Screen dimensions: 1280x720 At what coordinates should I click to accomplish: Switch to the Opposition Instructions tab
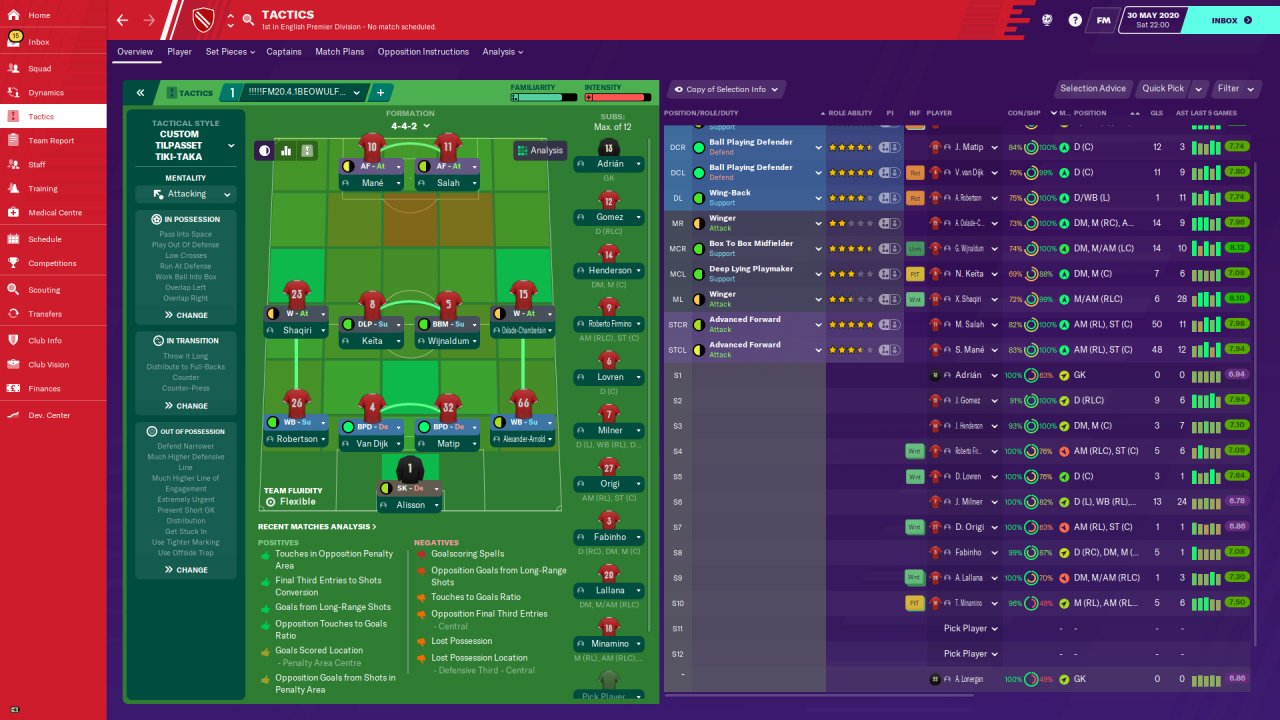423,52
